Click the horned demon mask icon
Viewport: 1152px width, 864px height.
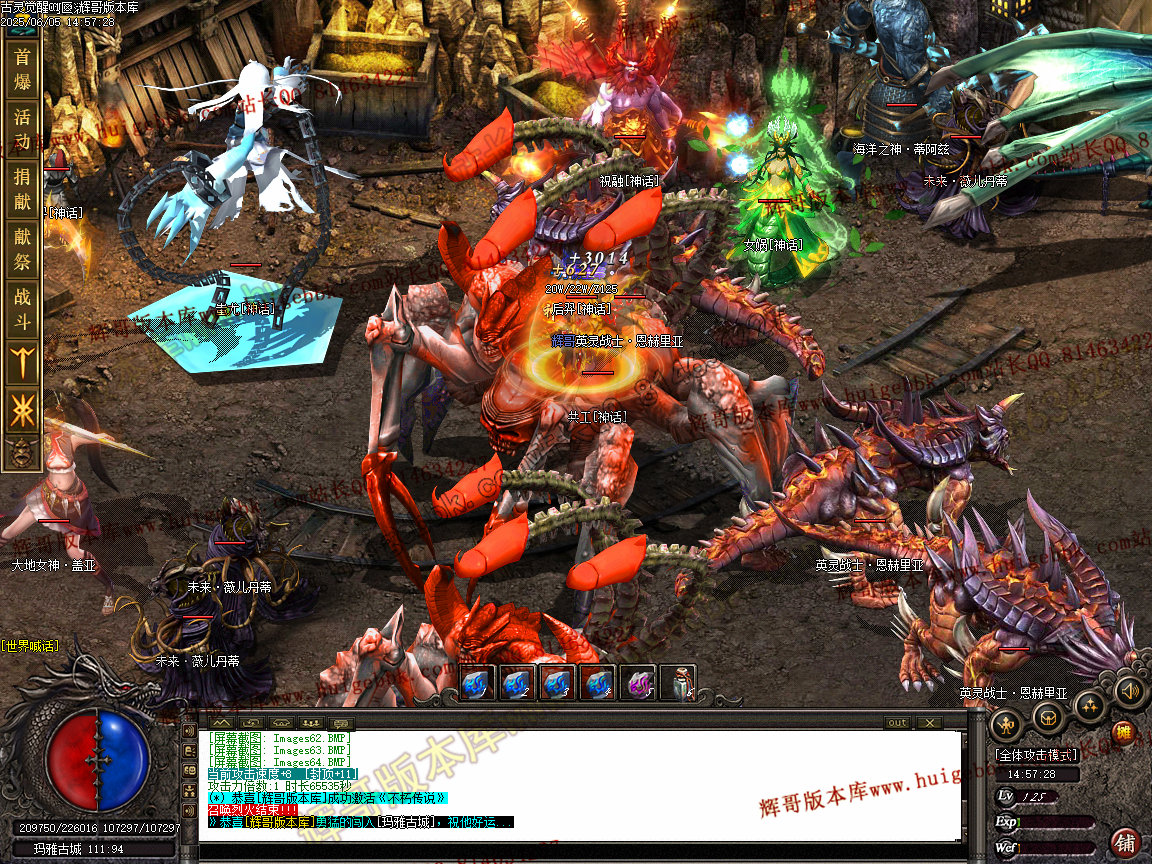click(22, 453)
